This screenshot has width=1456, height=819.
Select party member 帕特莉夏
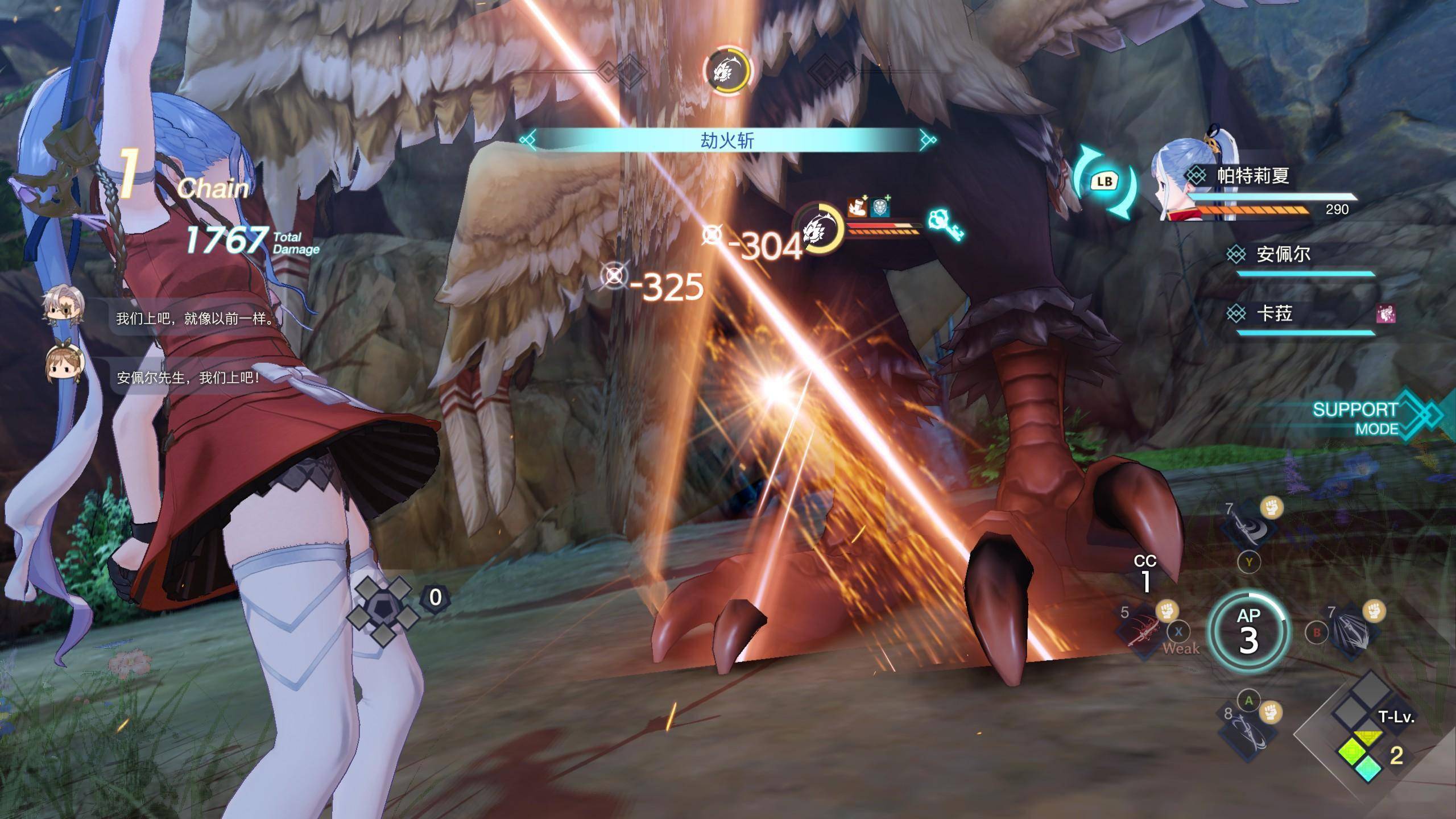point(1252,176)
